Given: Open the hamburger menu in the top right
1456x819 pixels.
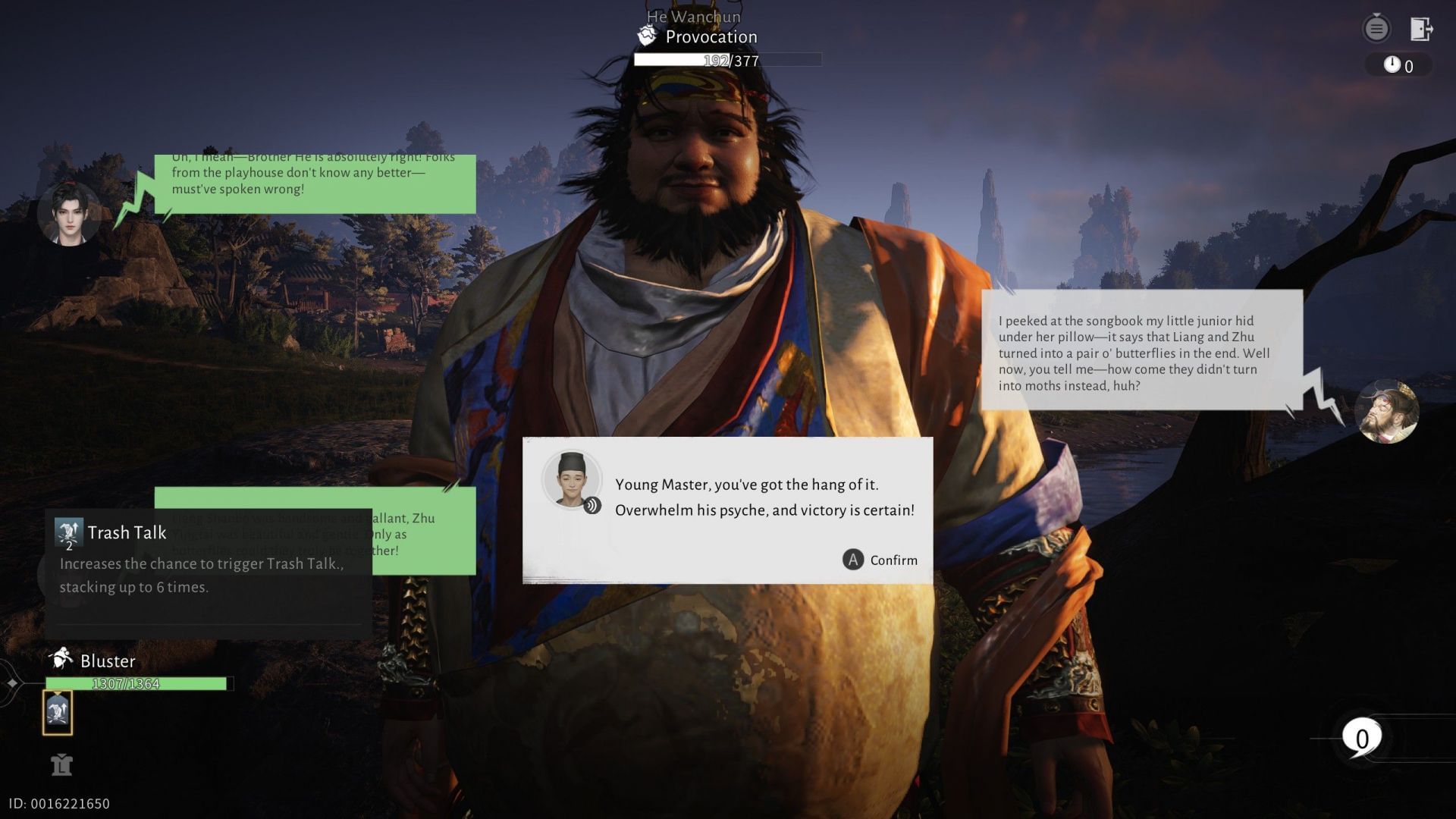Looking at the screenshot, I should (x=1376, y=28).
